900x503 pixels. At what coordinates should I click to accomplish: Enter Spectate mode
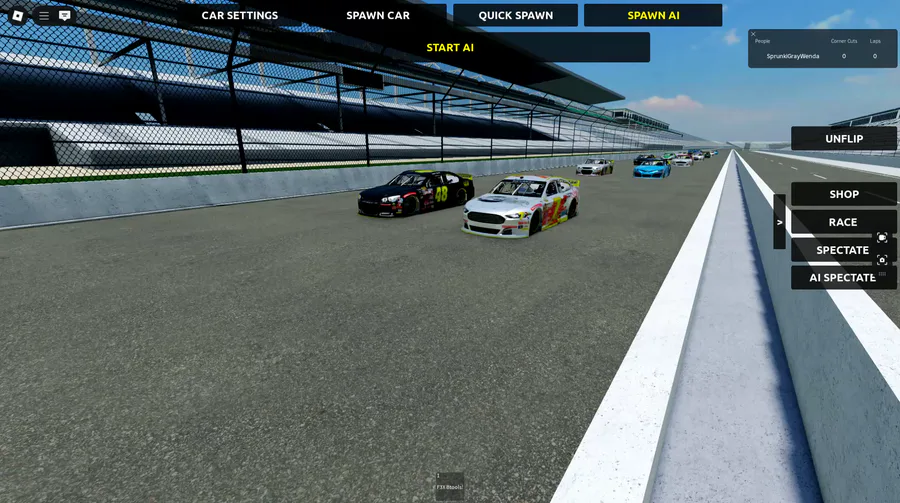pyautogui.click(x=842, y=250)
